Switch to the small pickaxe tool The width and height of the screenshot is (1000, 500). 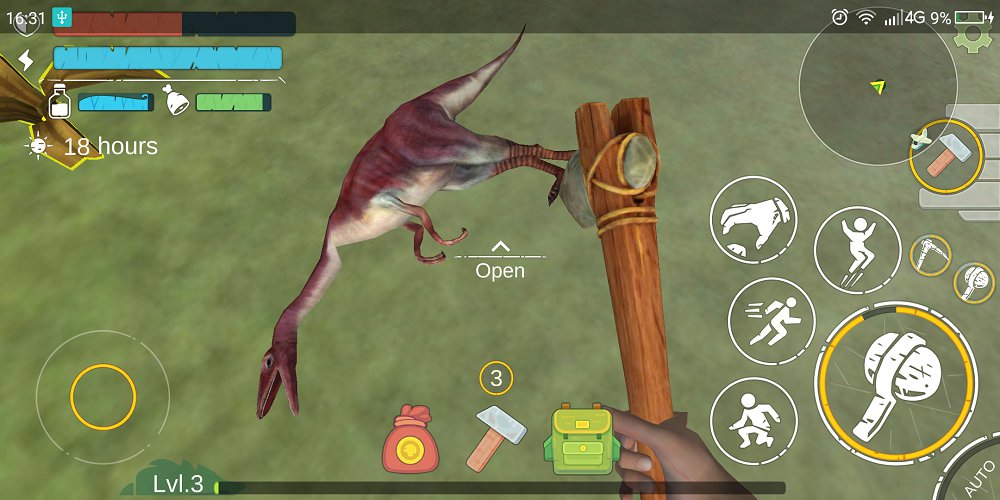(x=930, y=255)
